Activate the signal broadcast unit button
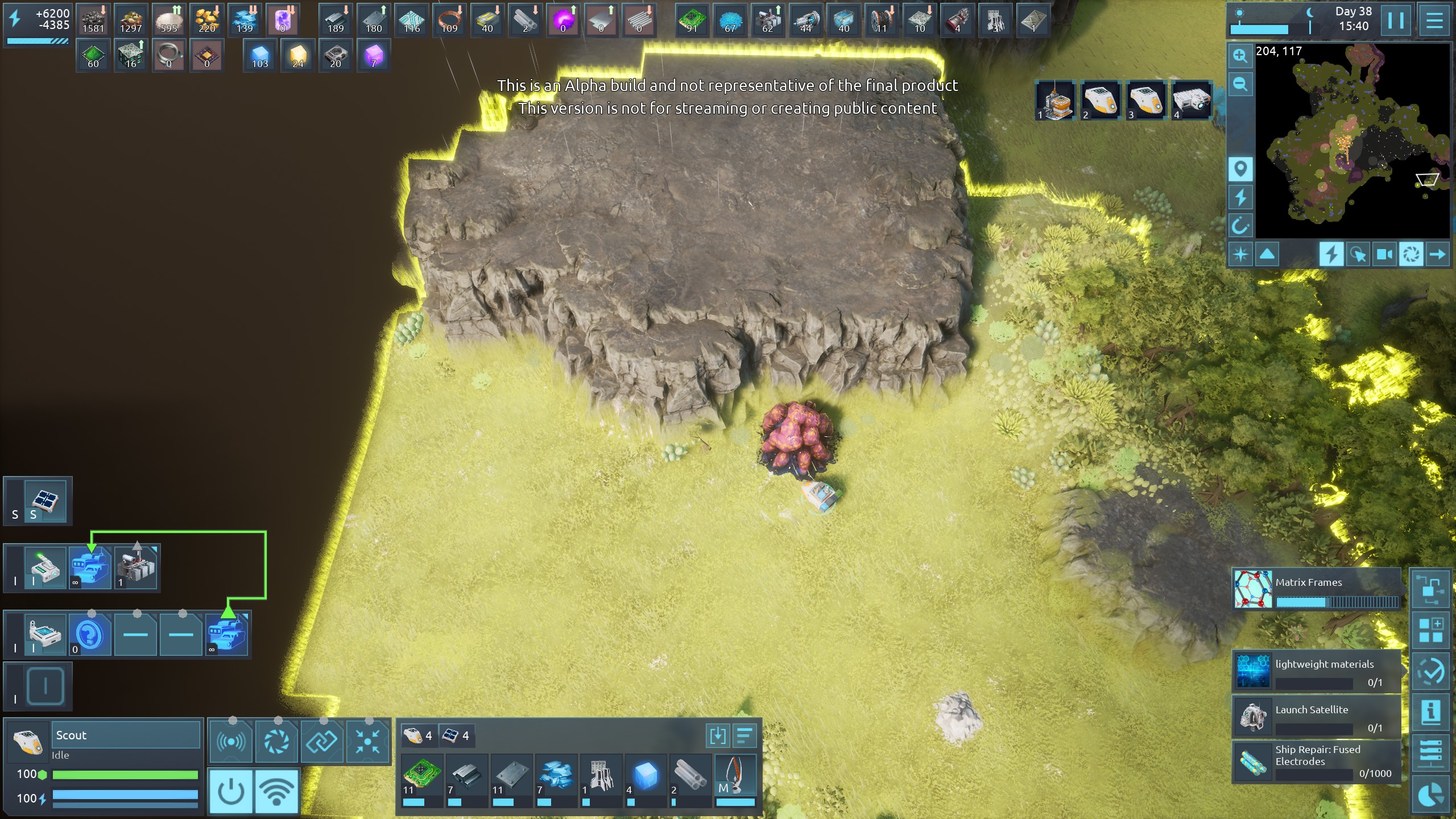The image size is (1456, 819). pyautogui.click(x=231, y=742)
